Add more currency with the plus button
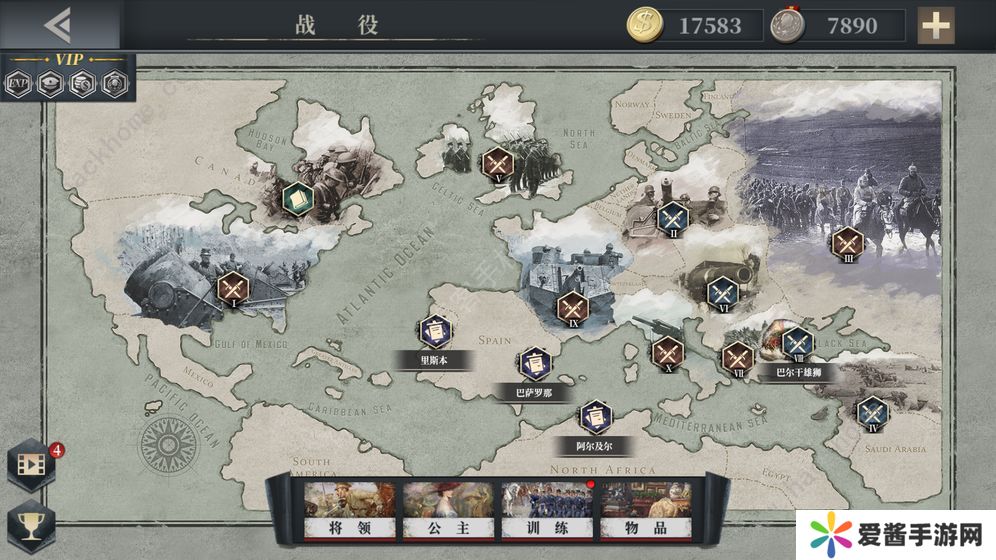The height and width of the screenshot is (560, 996). pyautogui.click(x=936, y=25)
